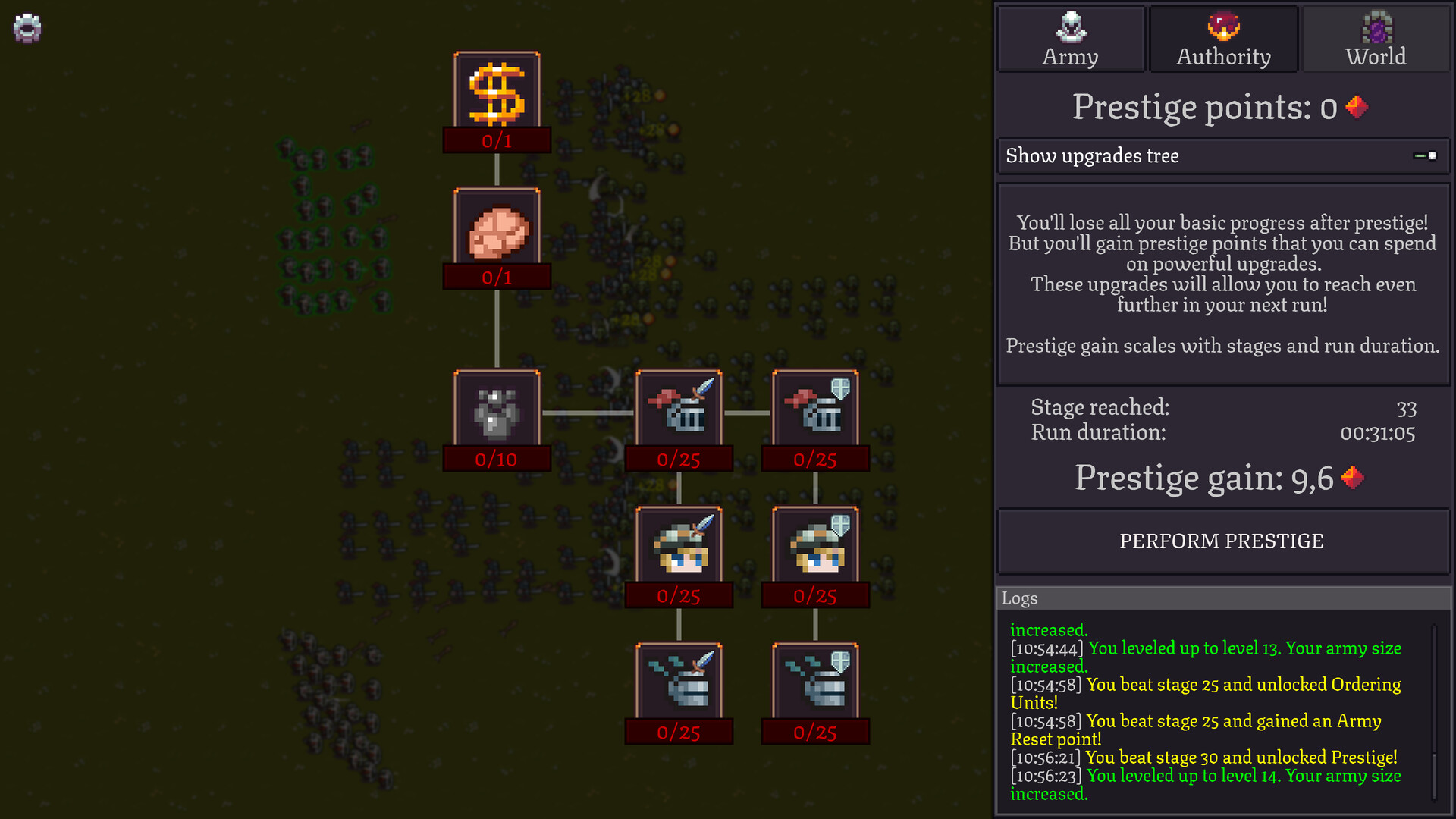Image resolution: width=1456 pixels, height=819 pixels.
Task: Click the 0/10 progress bar under armor node
Action: point(497,458)
